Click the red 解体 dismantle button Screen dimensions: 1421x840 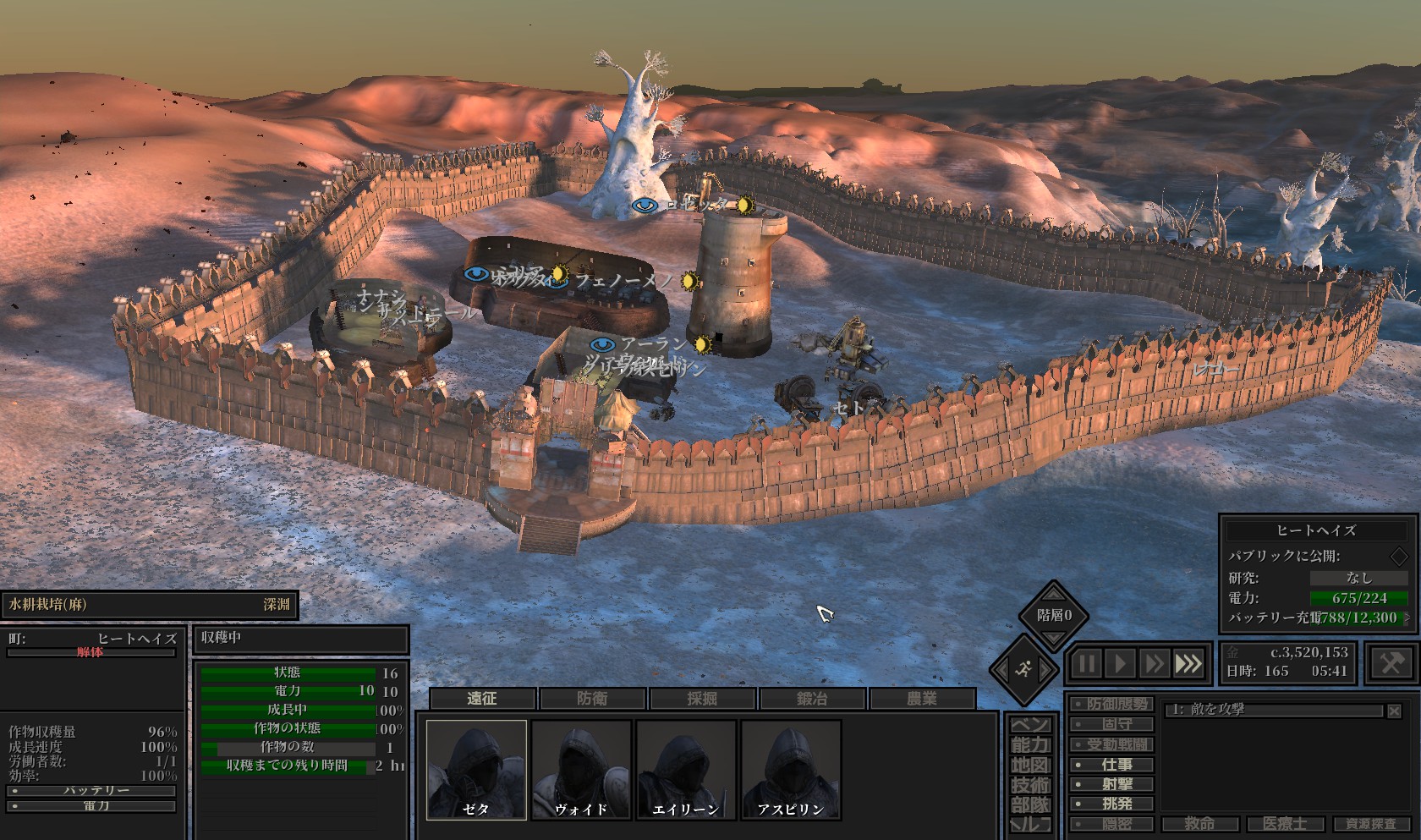tap(91, 652)
